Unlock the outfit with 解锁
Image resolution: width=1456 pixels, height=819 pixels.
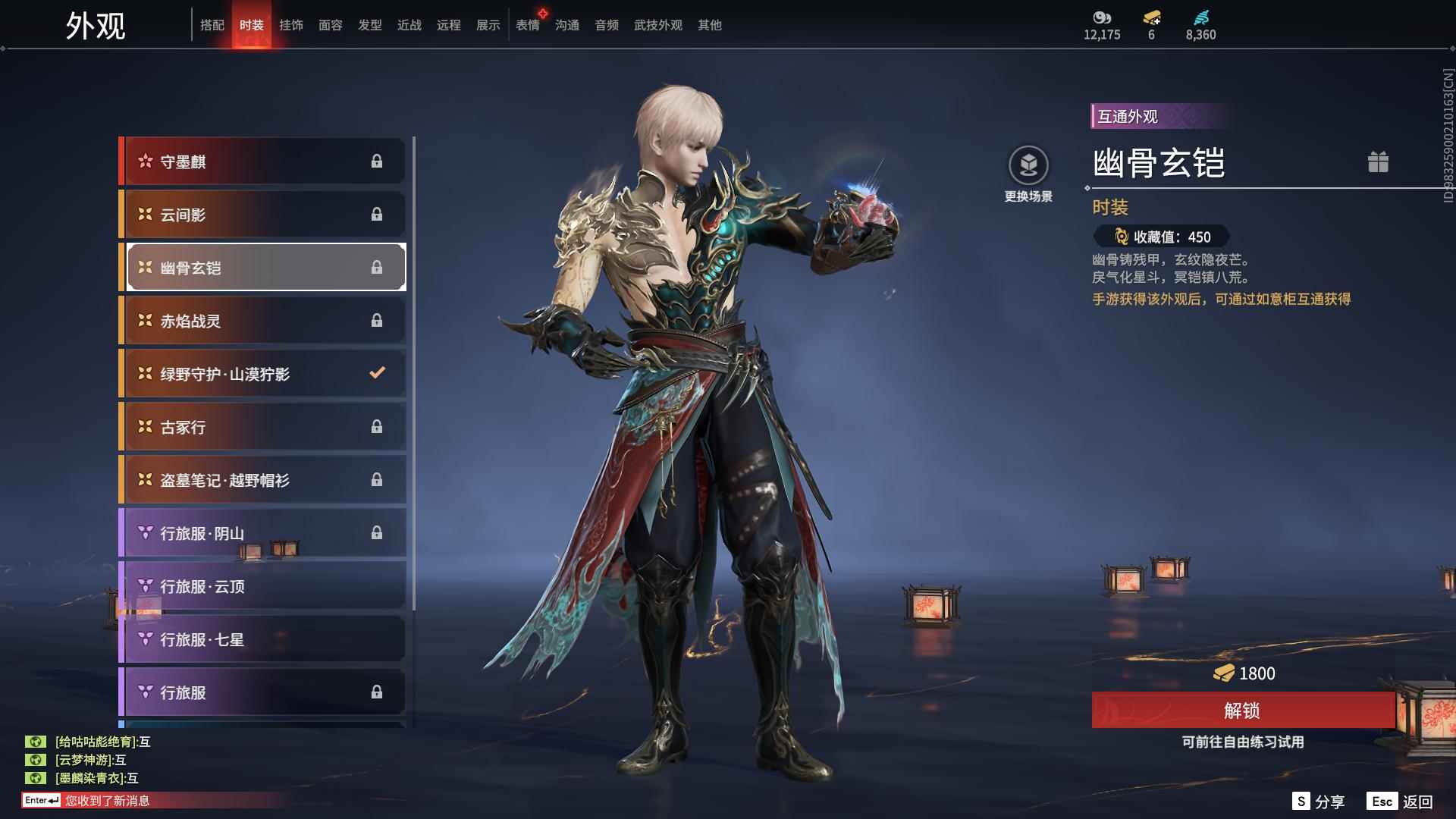[x=1242, y=711]
